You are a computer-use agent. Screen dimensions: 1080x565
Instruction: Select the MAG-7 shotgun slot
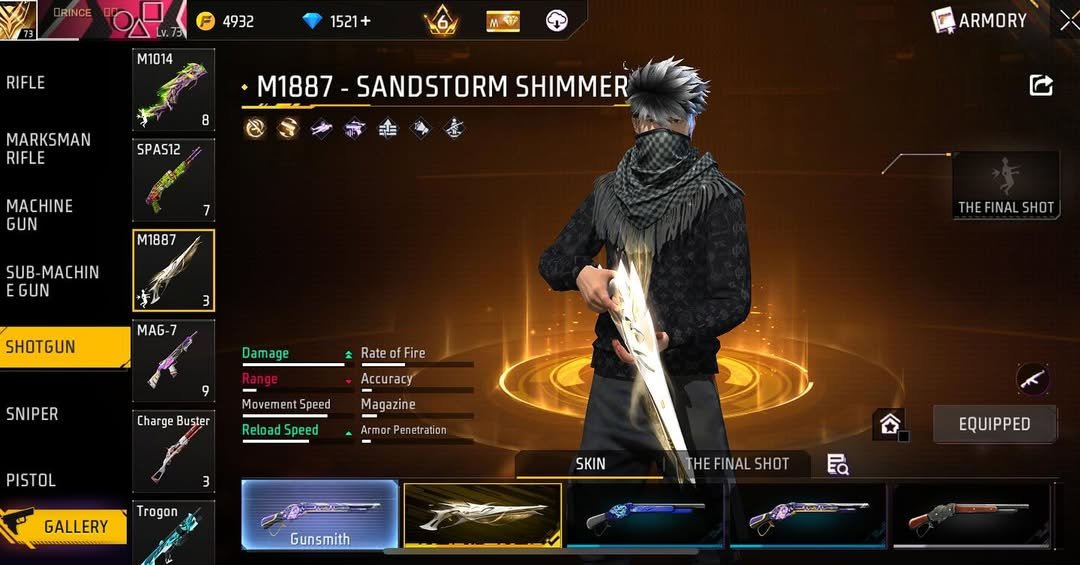click(174, 361)
